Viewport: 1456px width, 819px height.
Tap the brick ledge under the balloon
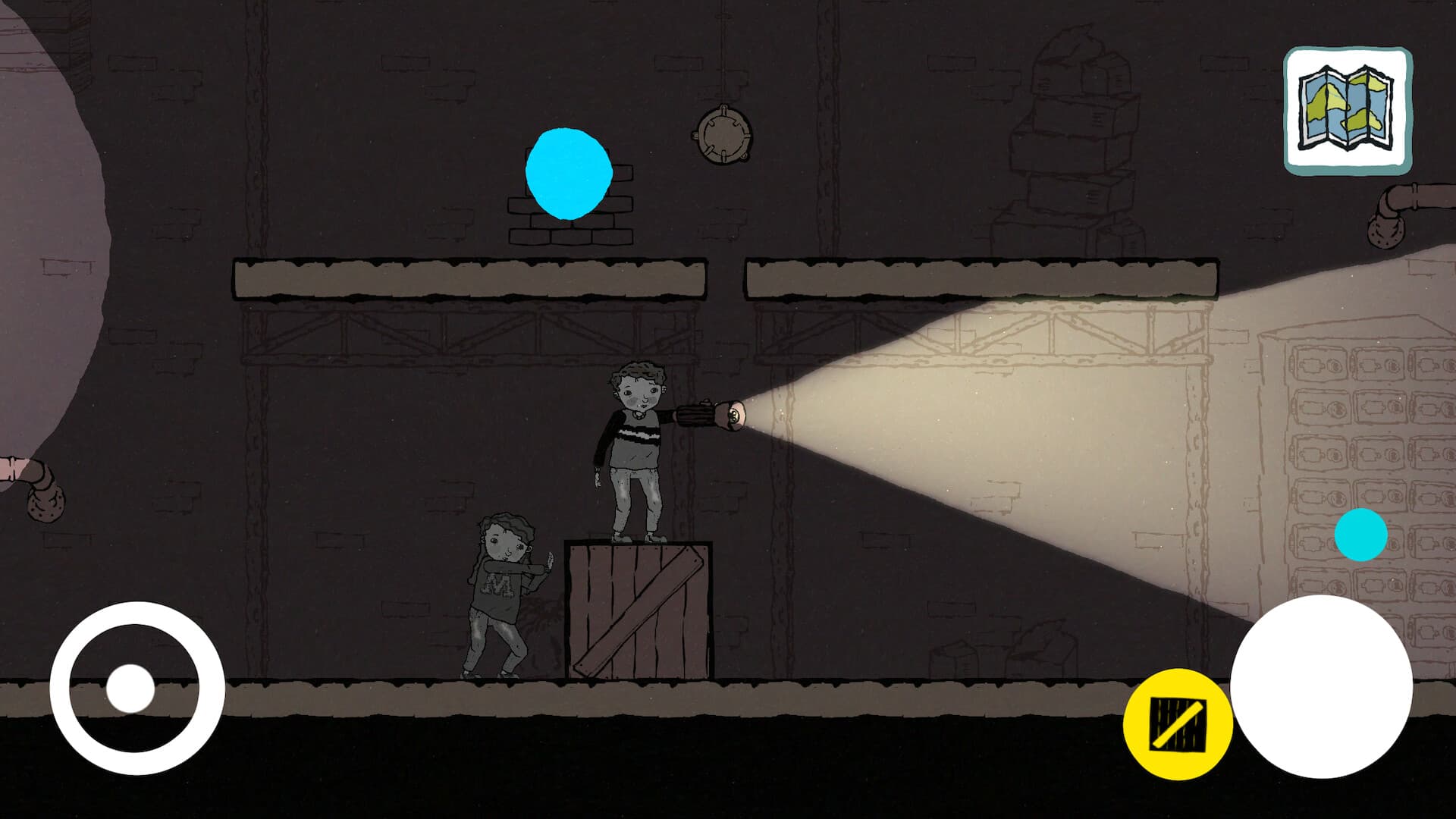567,235
